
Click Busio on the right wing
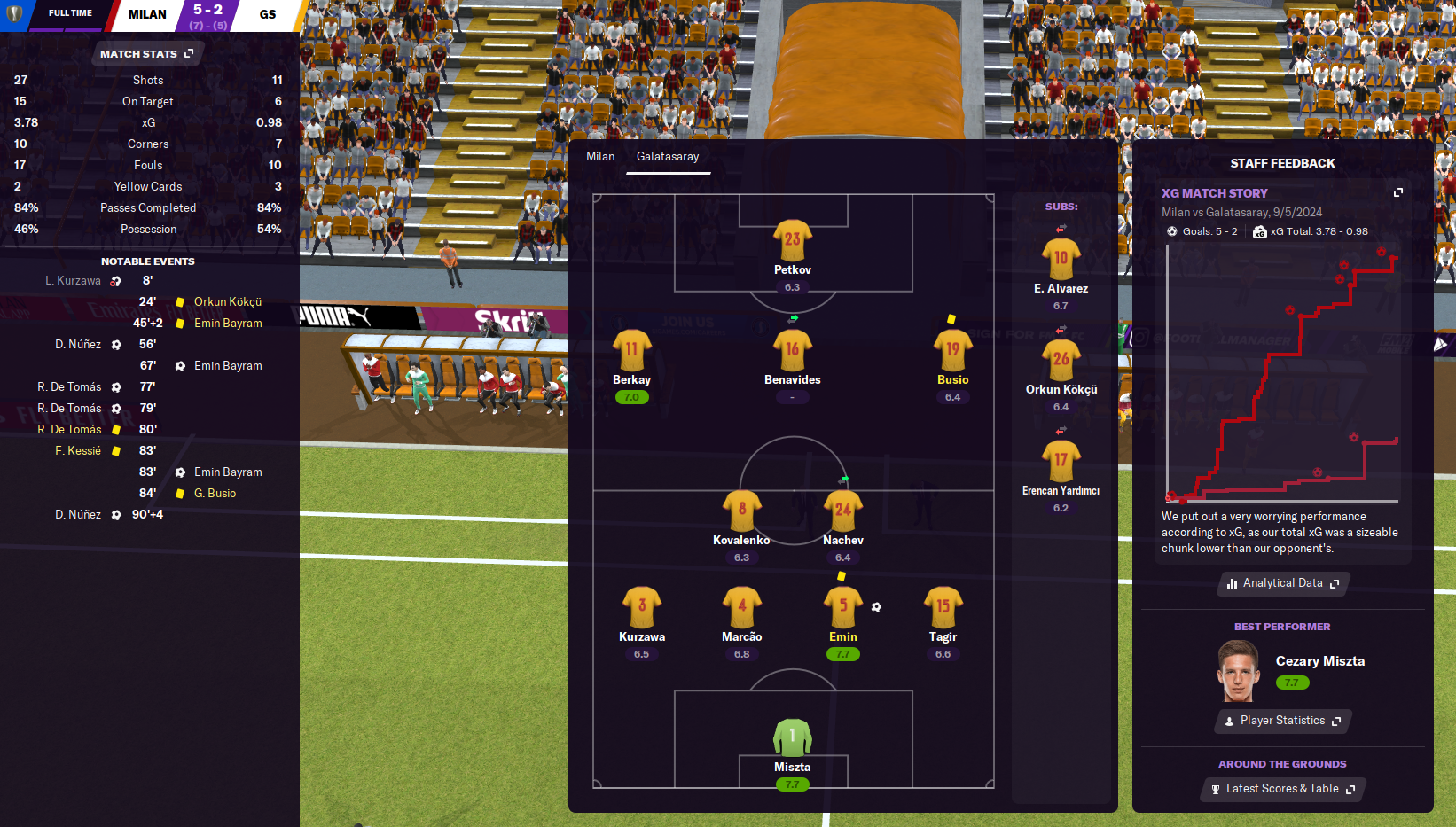pos(952,350)
